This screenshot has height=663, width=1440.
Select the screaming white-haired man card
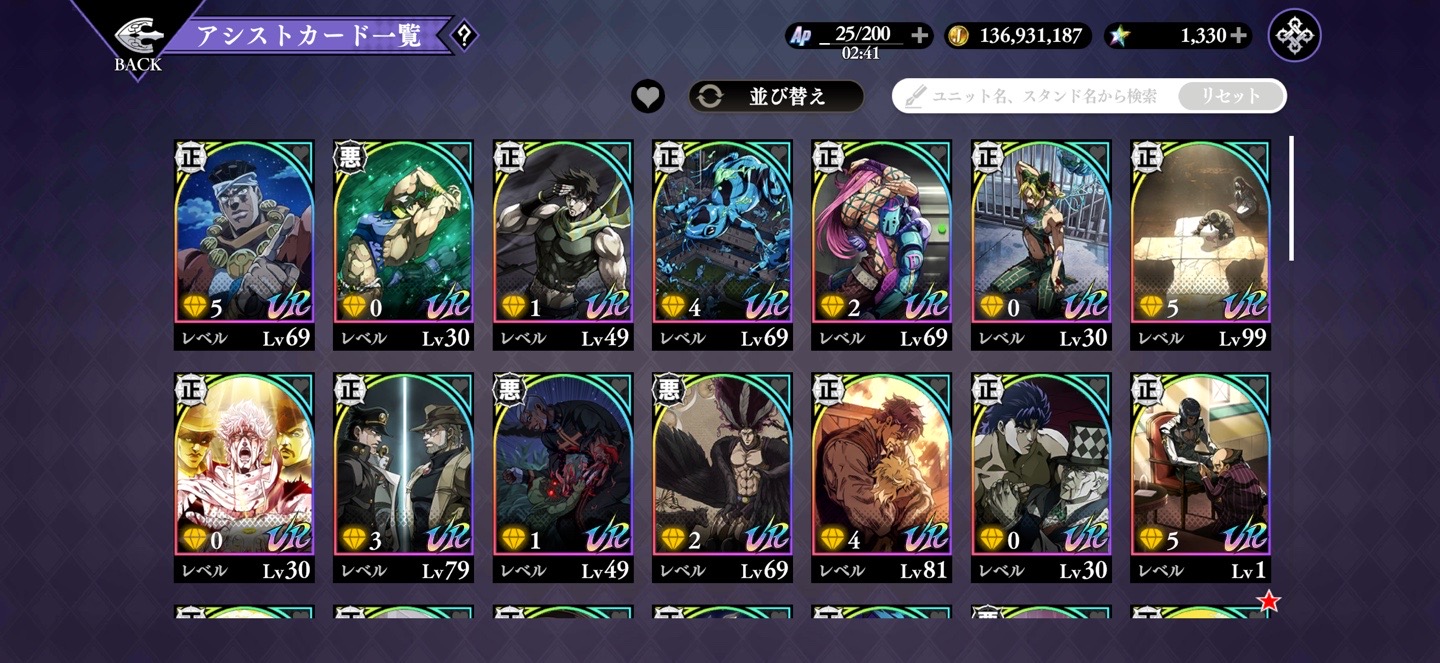point(244,472)
